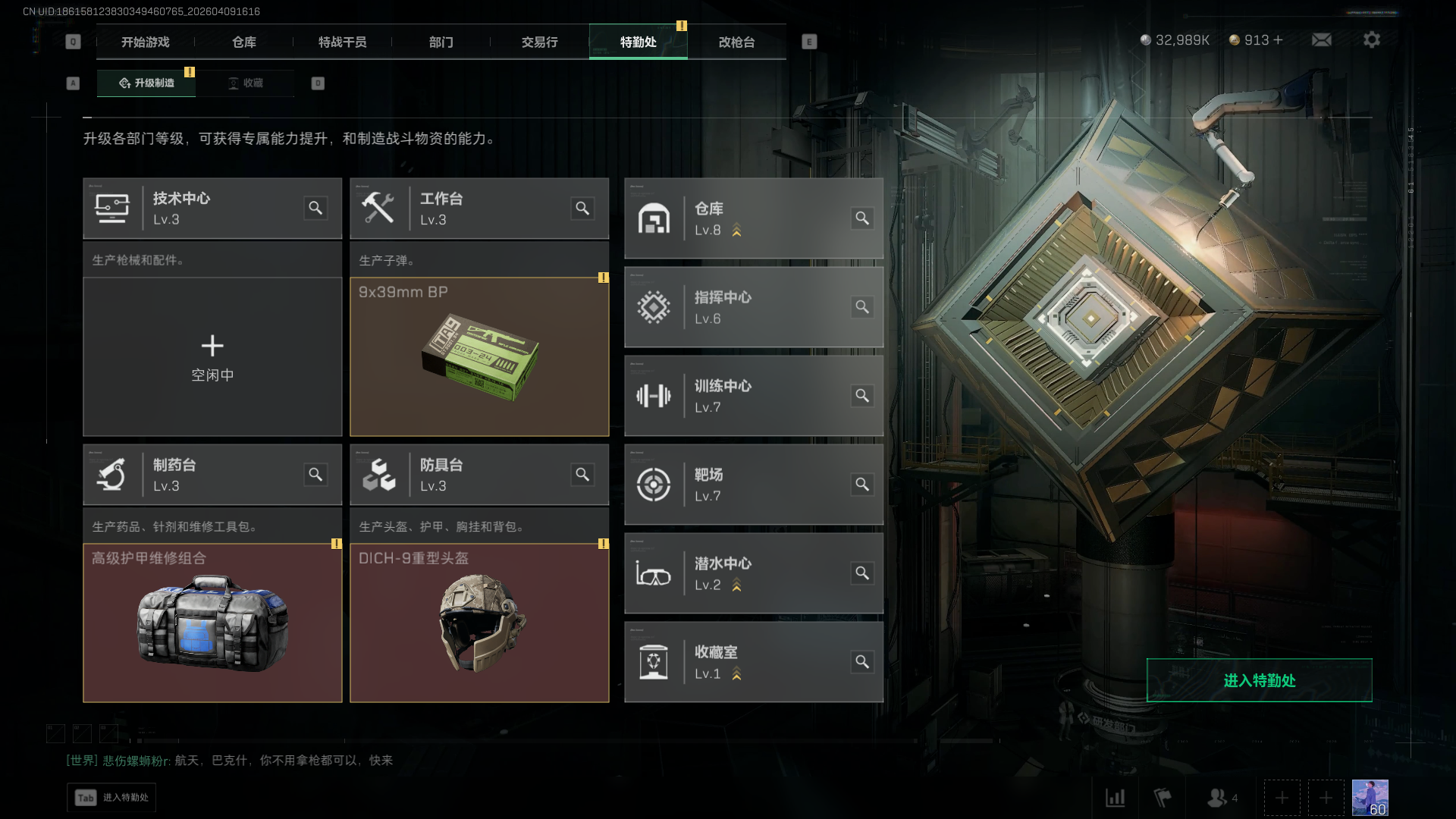Select the 收藏 sub-tab
The width and height of the screenshot is (1456, 819).
pos(246,83)
